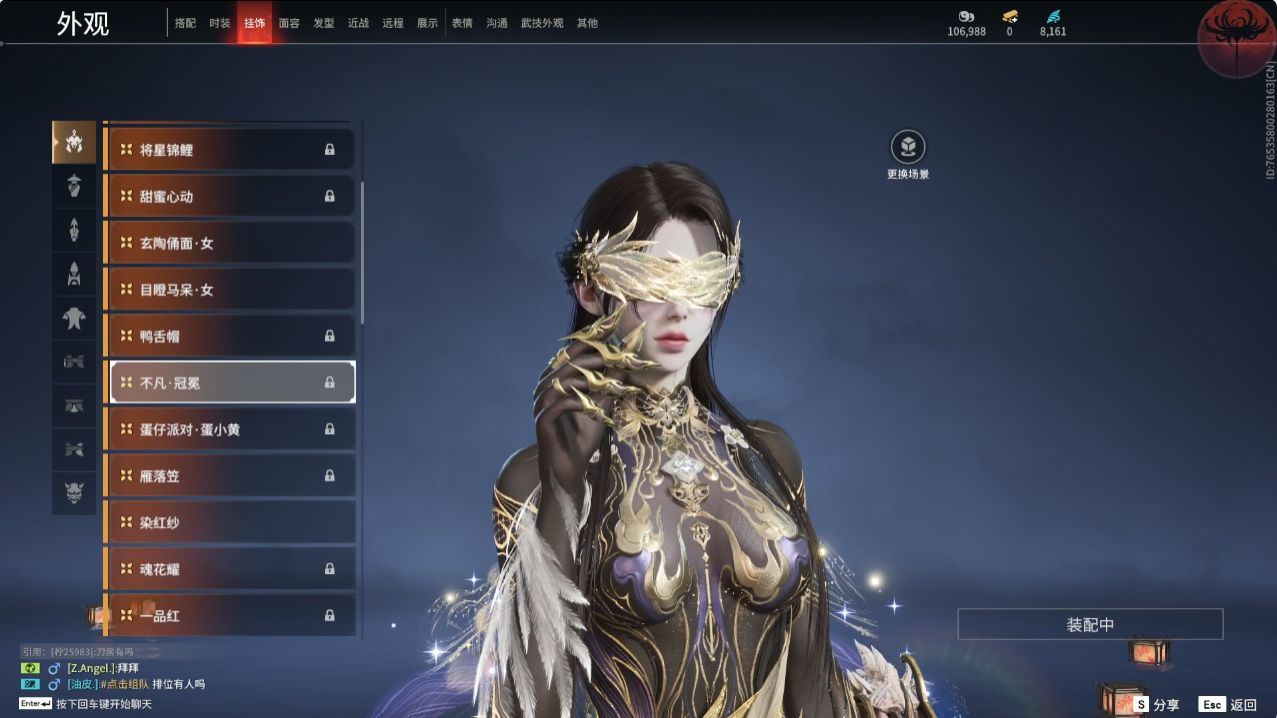Screen dimensions: 1277x718
Task: Switch to the 时装 tab
Action: tap(219, 23)
